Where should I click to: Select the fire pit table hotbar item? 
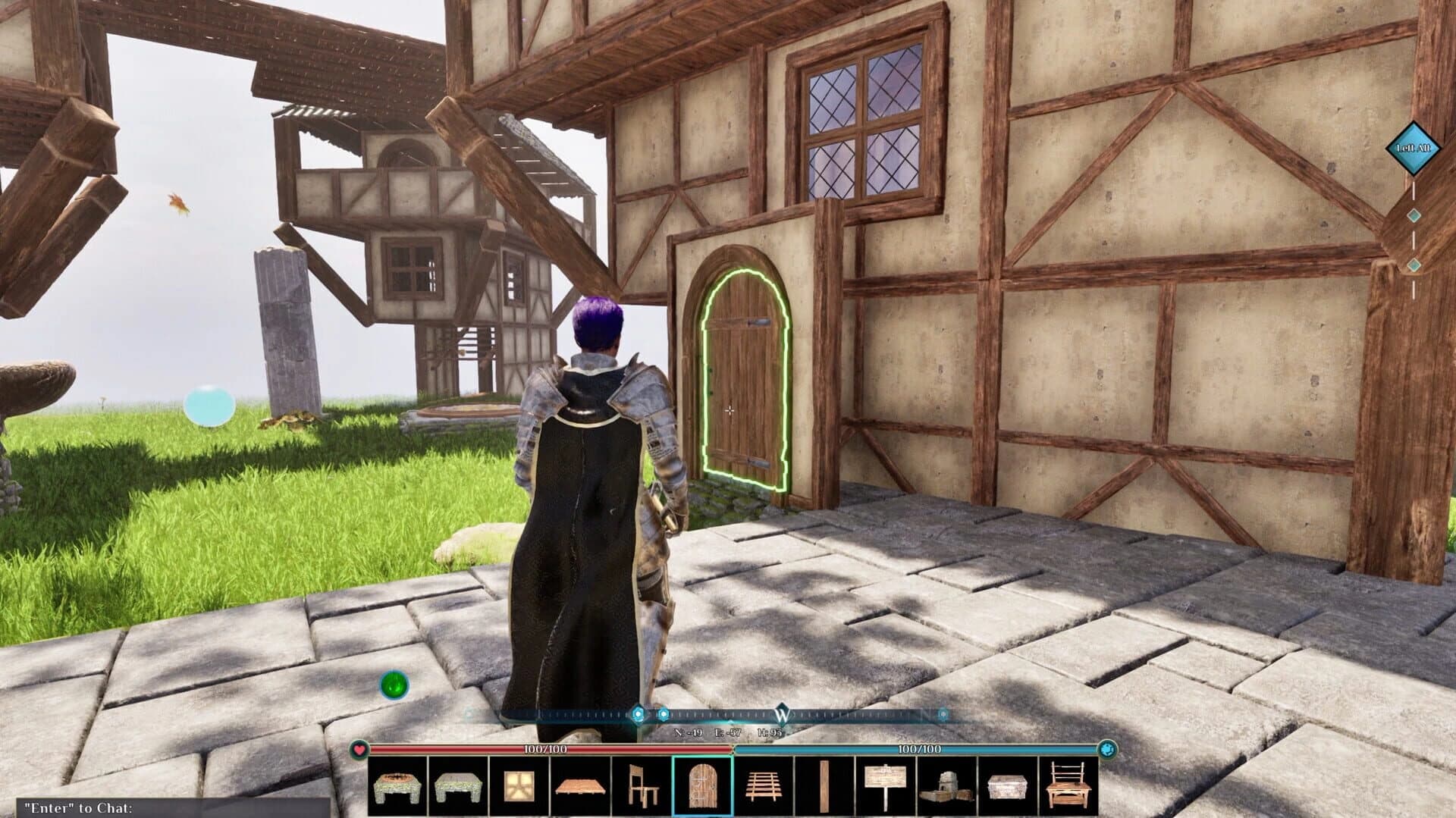[x=396, y=788]
